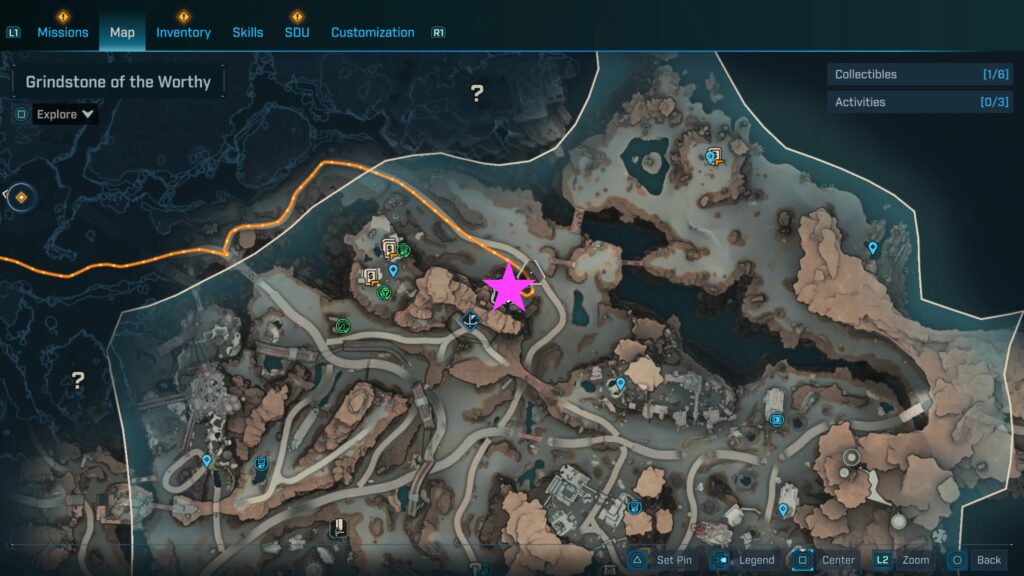Viewport: 1024px width, 576px height.
Task: Open the SDU tab
Action: point(296,32)
